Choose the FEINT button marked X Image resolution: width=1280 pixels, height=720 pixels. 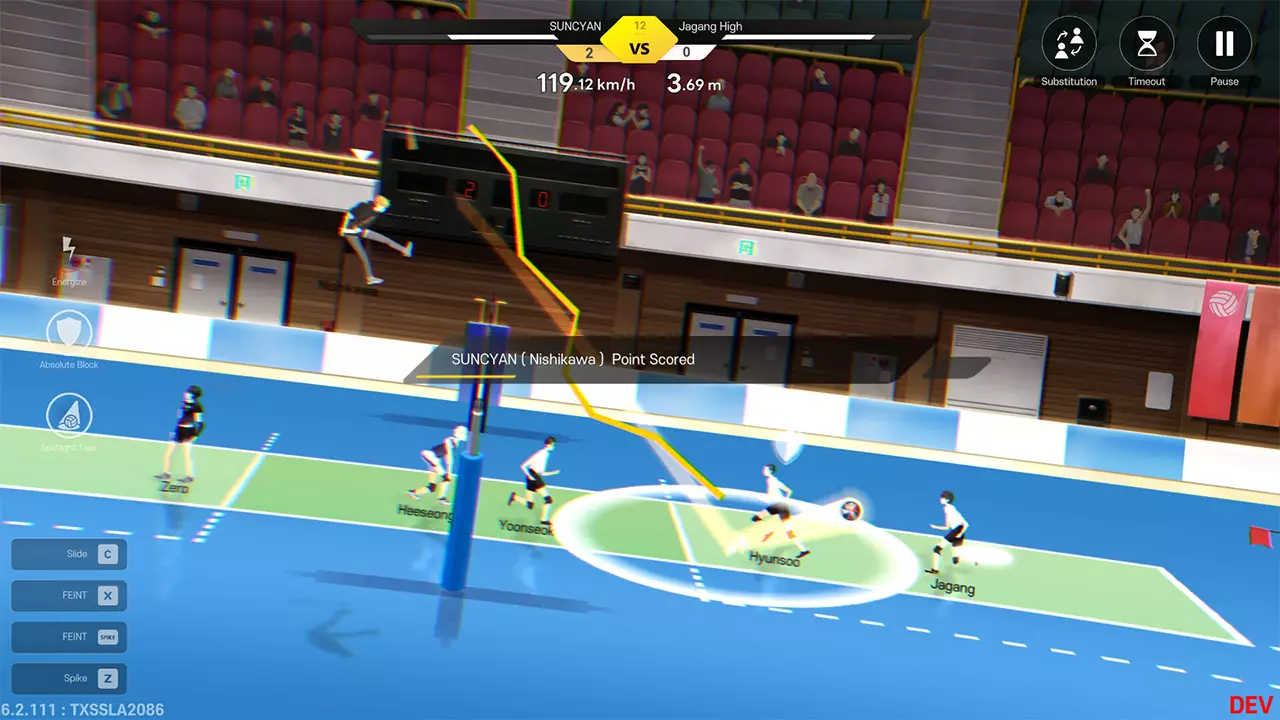point(69,596)
